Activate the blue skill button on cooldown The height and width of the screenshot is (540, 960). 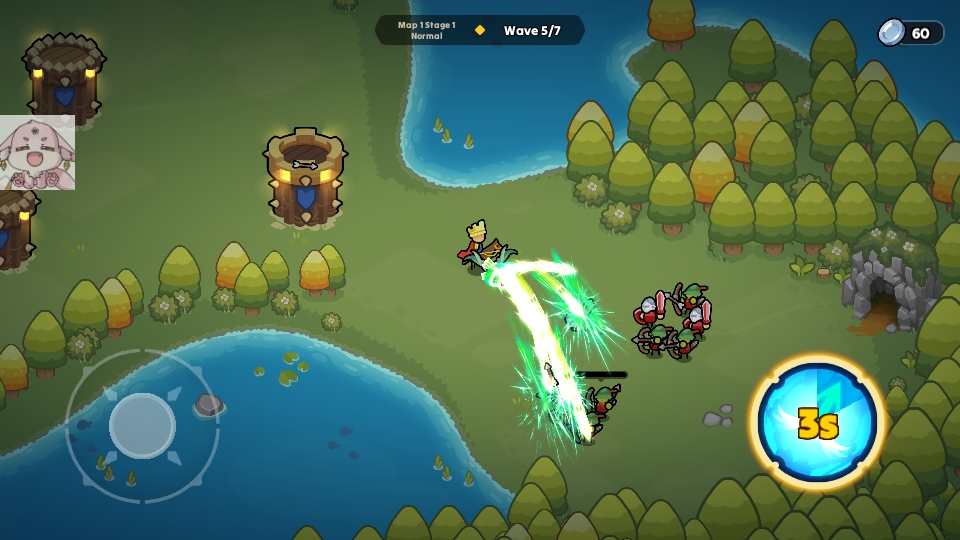pos(817,421)
